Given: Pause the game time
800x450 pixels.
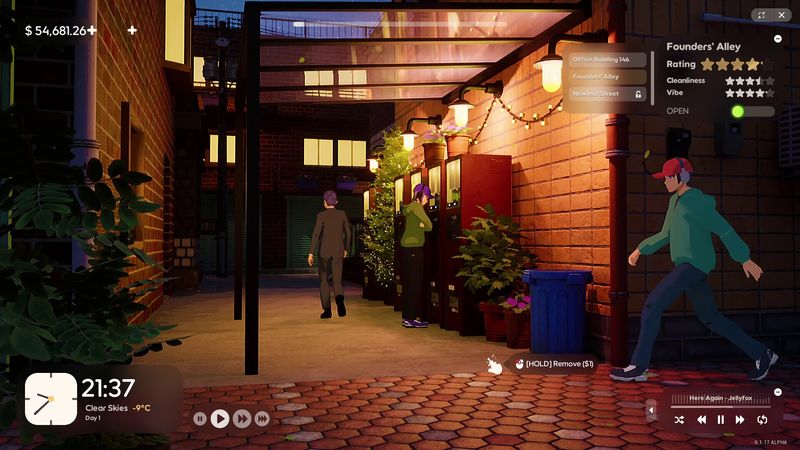Looking at the screenshot, I should point(200,419).
